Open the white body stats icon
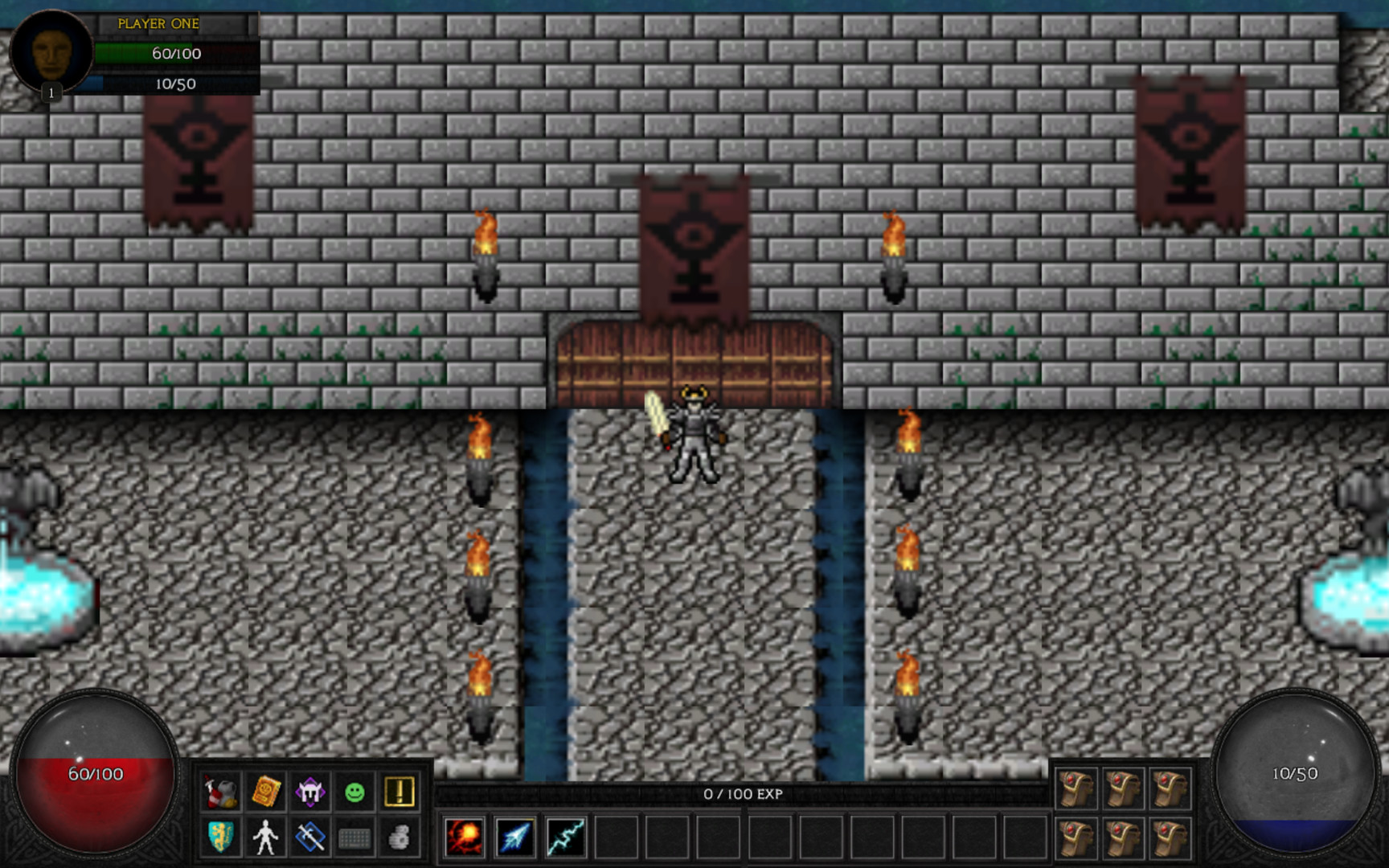The image size is (1389, 868). click(268, 837)
